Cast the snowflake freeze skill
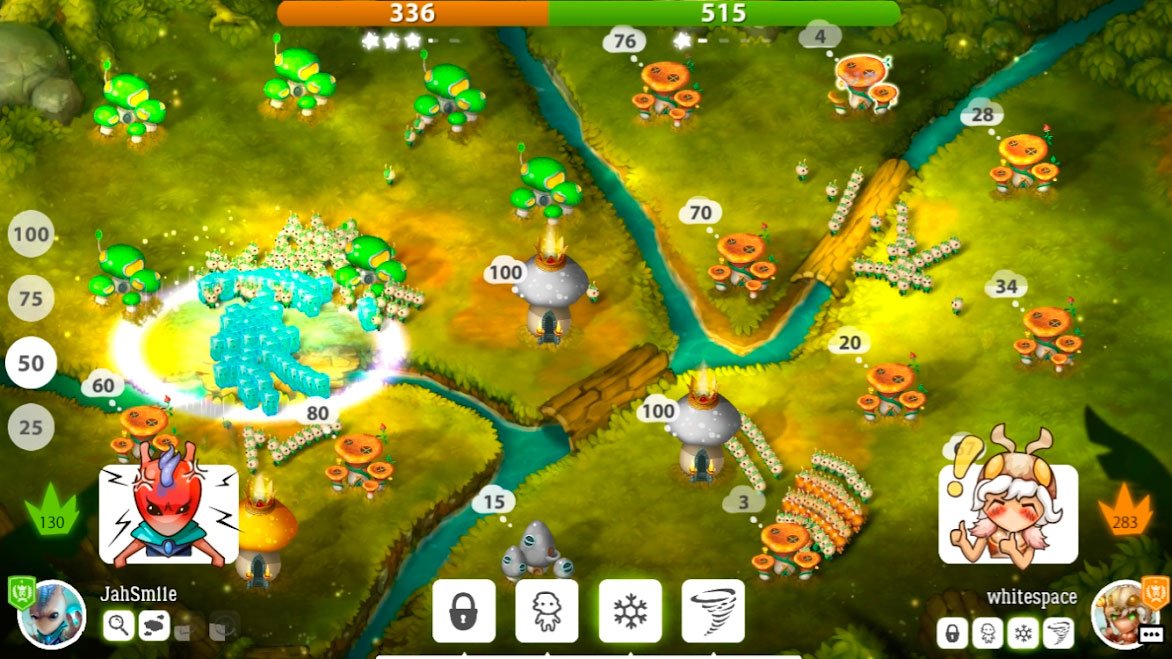This screenshot has height=659, width=1172. pos(630,611)
